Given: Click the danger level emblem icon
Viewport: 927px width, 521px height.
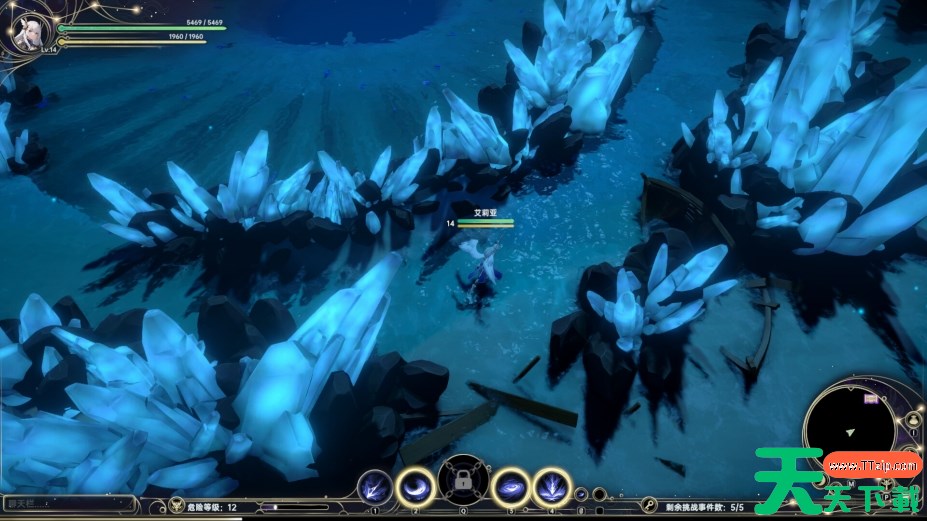Looking at the screenshot, I should 177,506.
